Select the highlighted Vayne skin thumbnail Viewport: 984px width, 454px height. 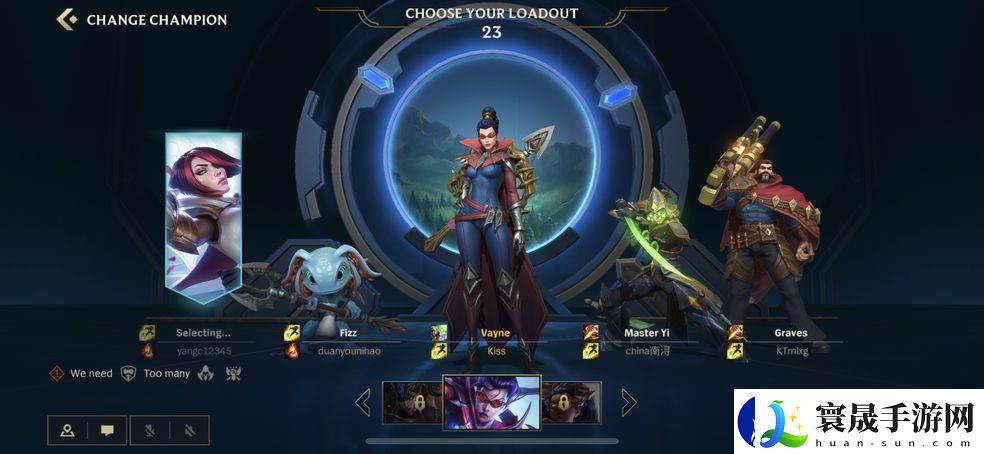tap(491, 401)
